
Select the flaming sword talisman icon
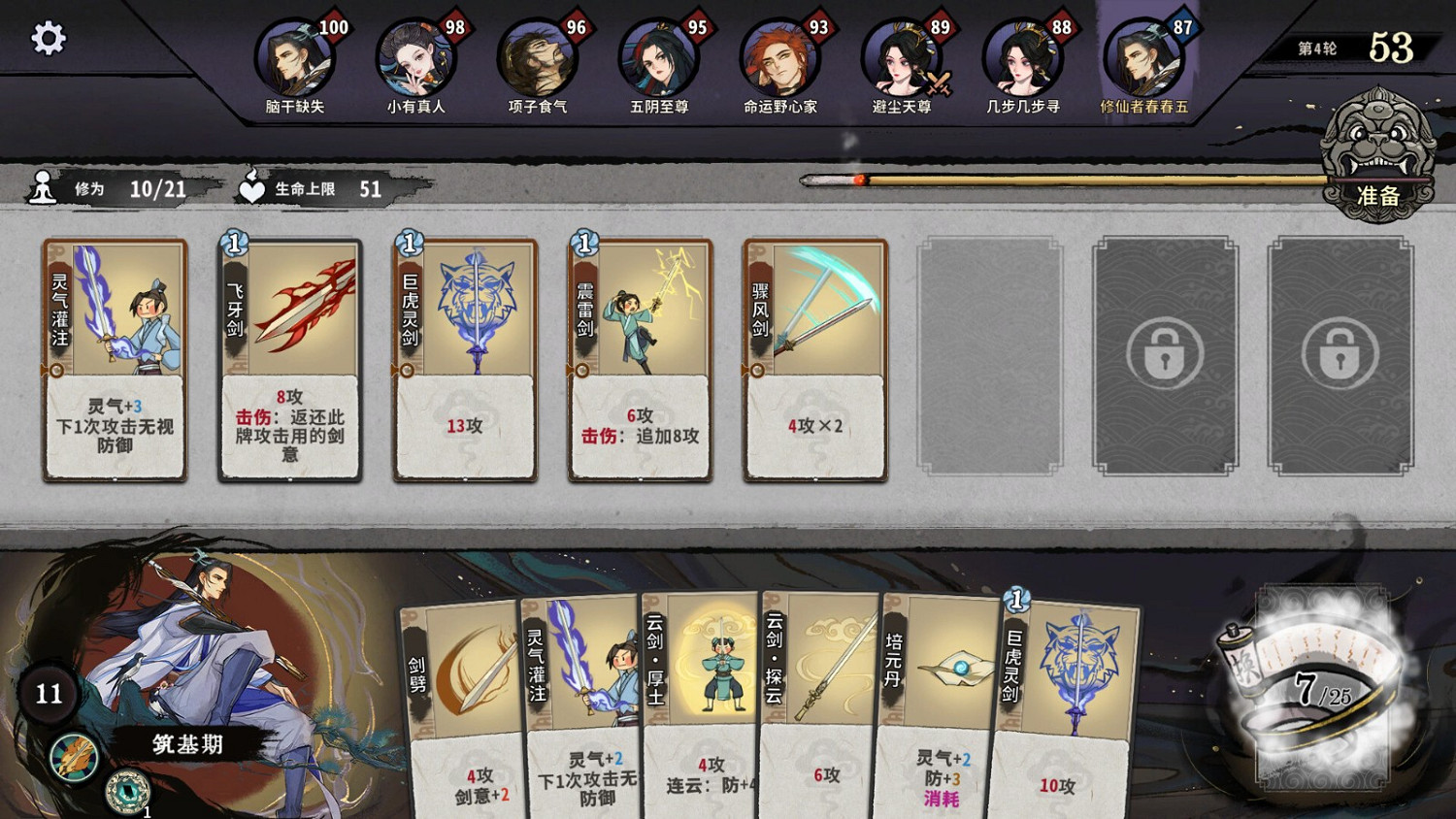[72, 758]
